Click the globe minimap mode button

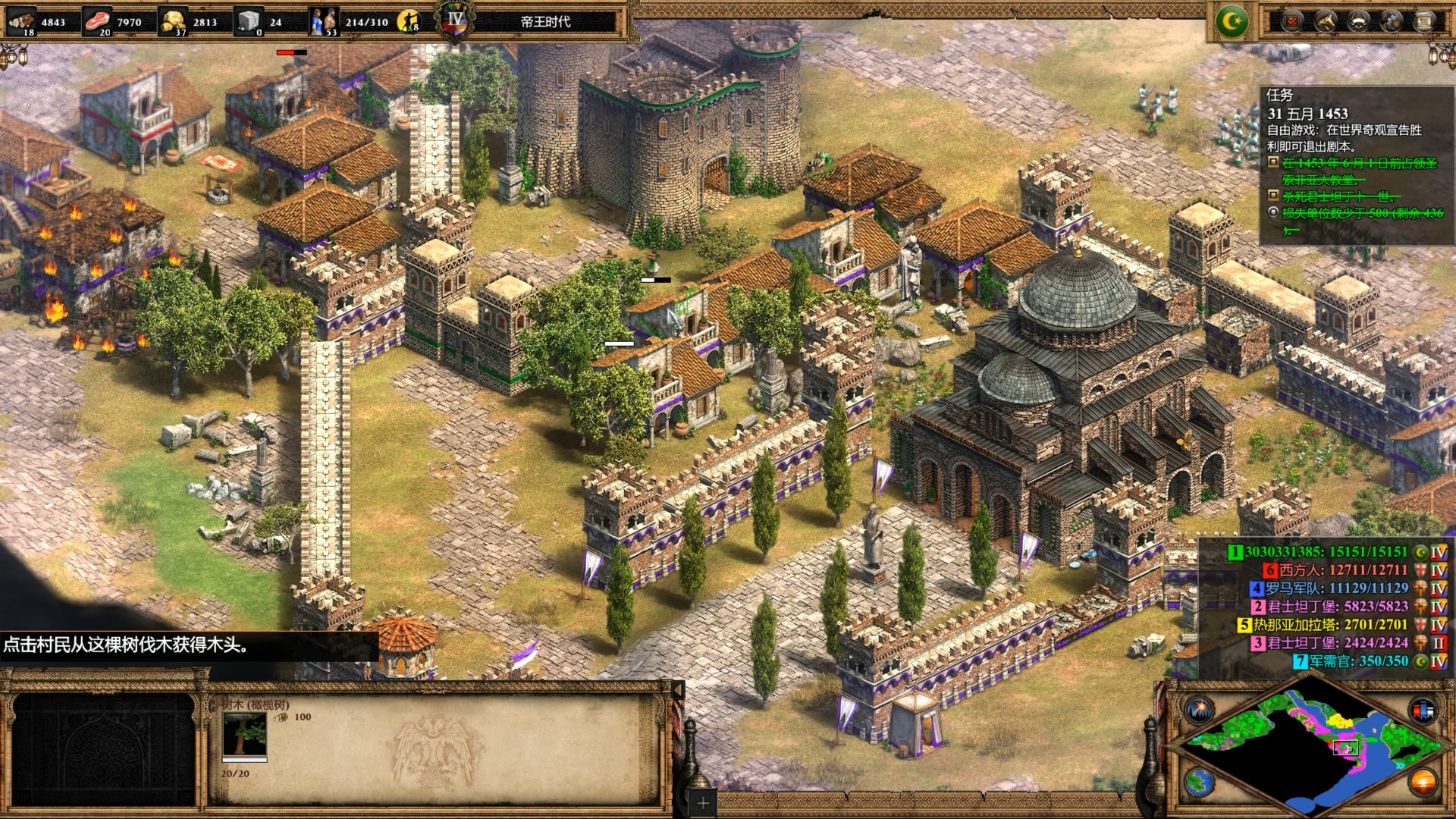pos(1200,781)
